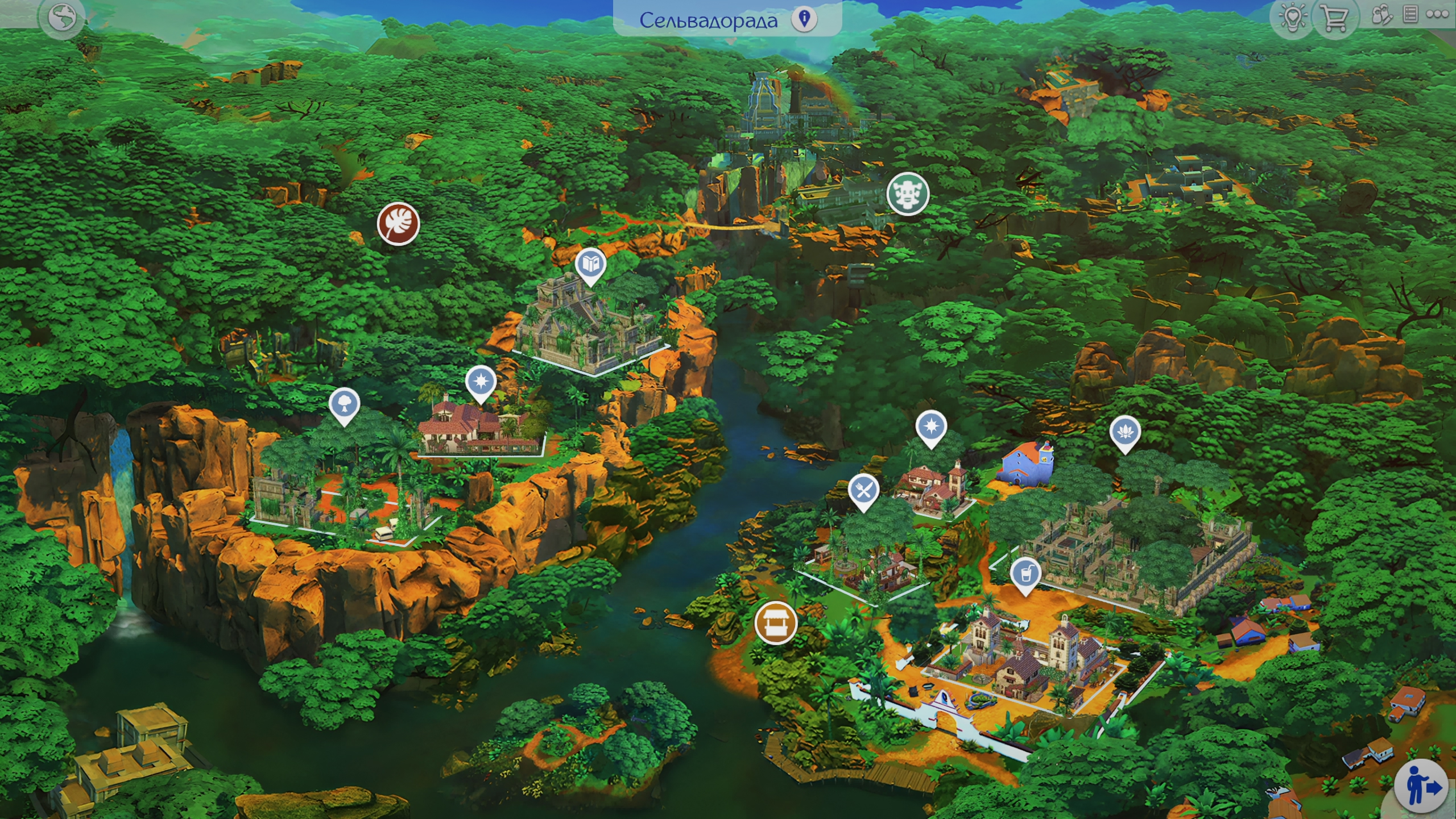Open the list panel icon
Screen dimensions: 1456x819
[x=1410, y=15]
